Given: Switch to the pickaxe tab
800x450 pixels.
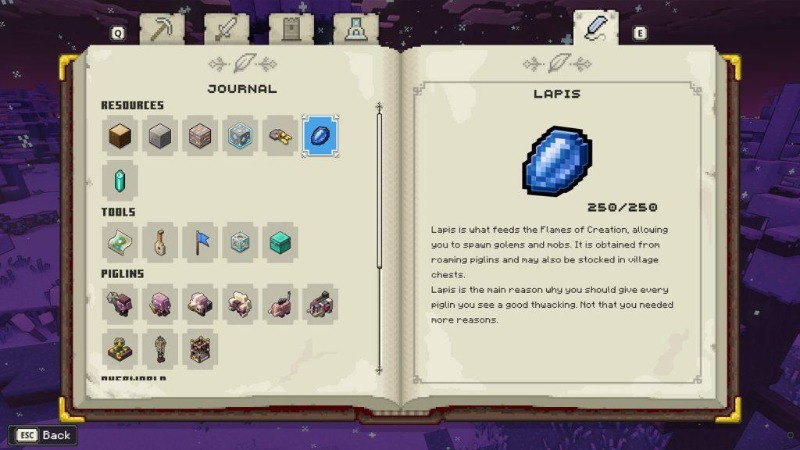Looking at the screenshot, I should (x=162, y=30).
